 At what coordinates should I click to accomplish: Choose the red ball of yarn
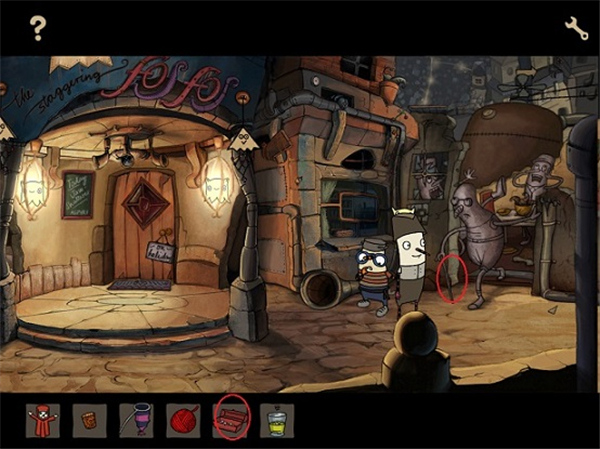tap(182, 419)
